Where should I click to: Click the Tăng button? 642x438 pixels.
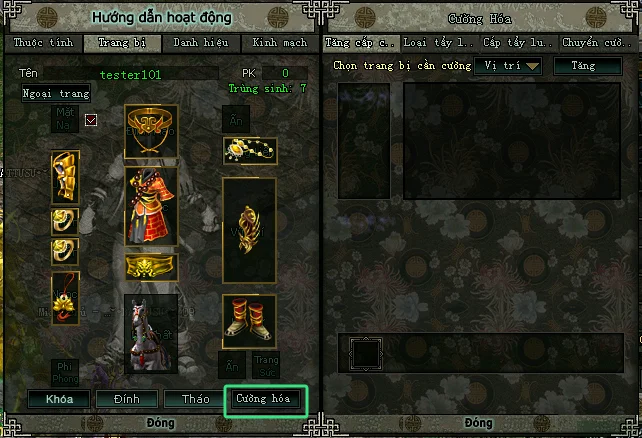click(583, 66)
